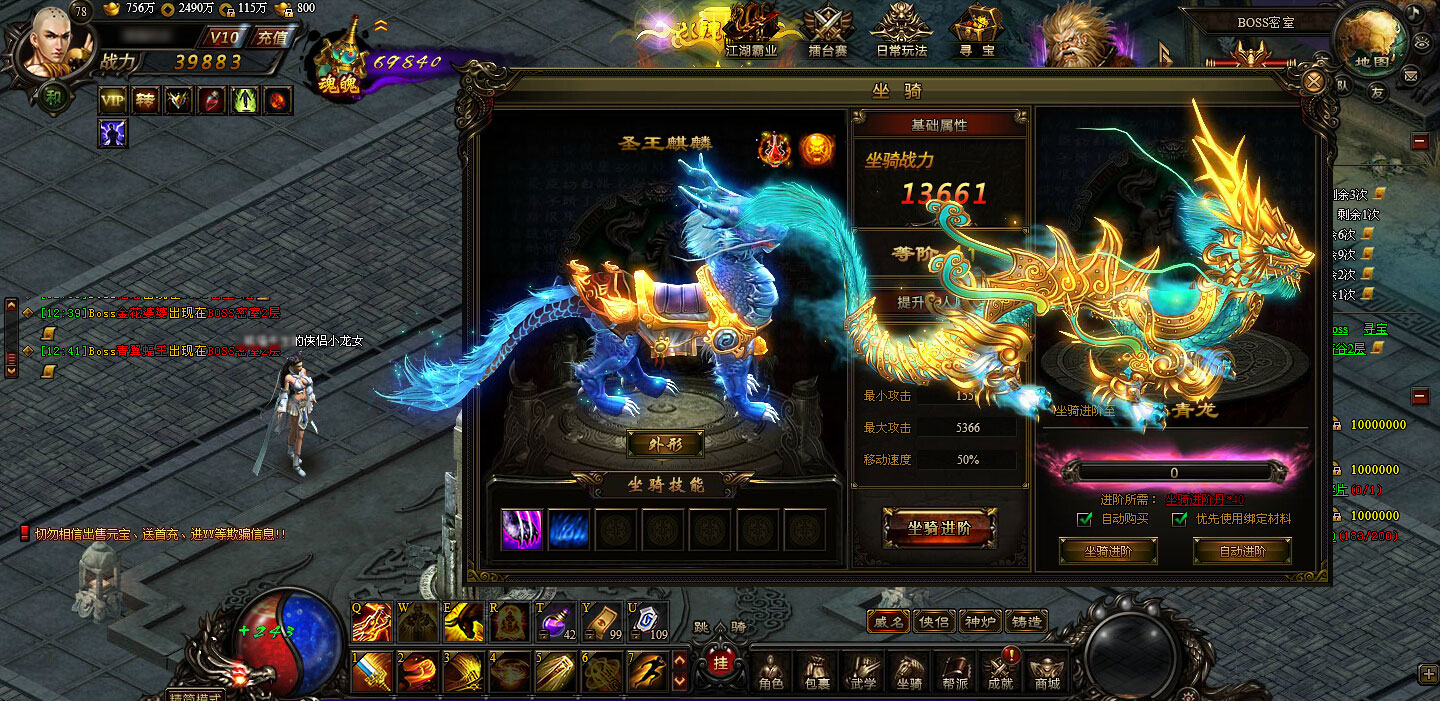This screenshot has width=1440, height=701.
Task: Open the 包裹 bag inventory
Action: (816, 671)
